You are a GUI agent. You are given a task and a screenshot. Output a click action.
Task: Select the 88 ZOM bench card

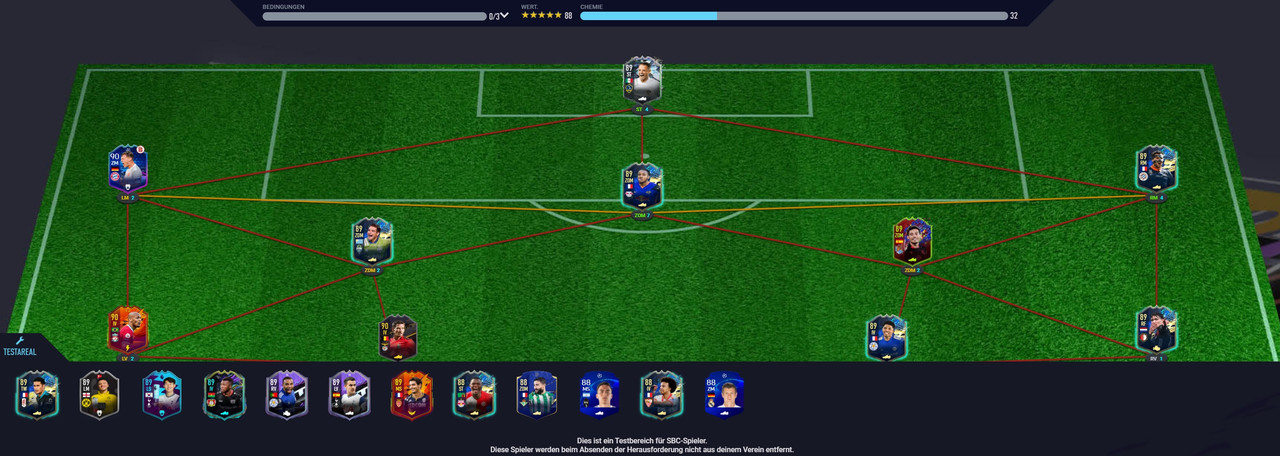(536, 395)
